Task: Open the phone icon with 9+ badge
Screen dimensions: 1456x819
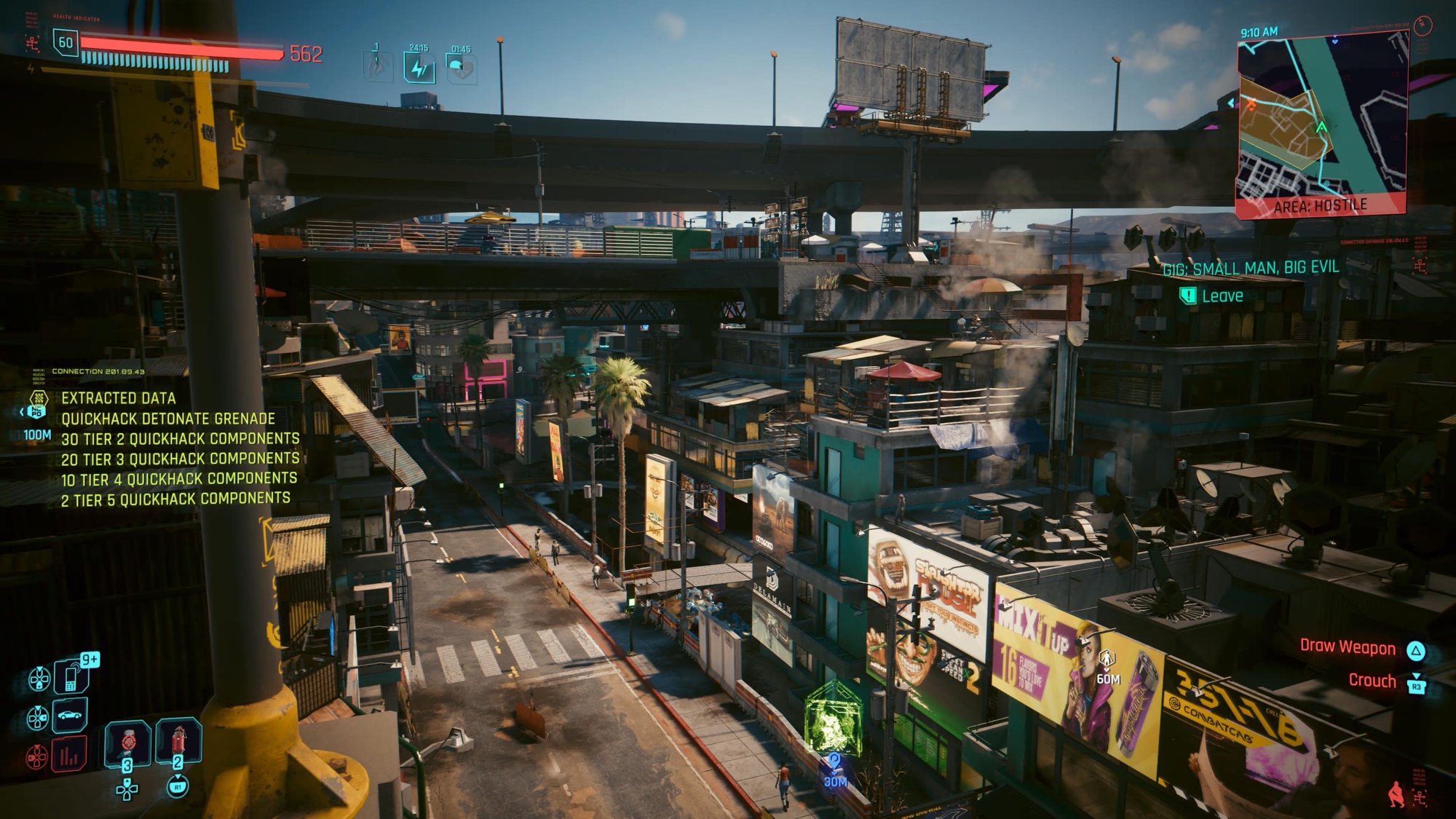Action: click(x=71, y=676)
